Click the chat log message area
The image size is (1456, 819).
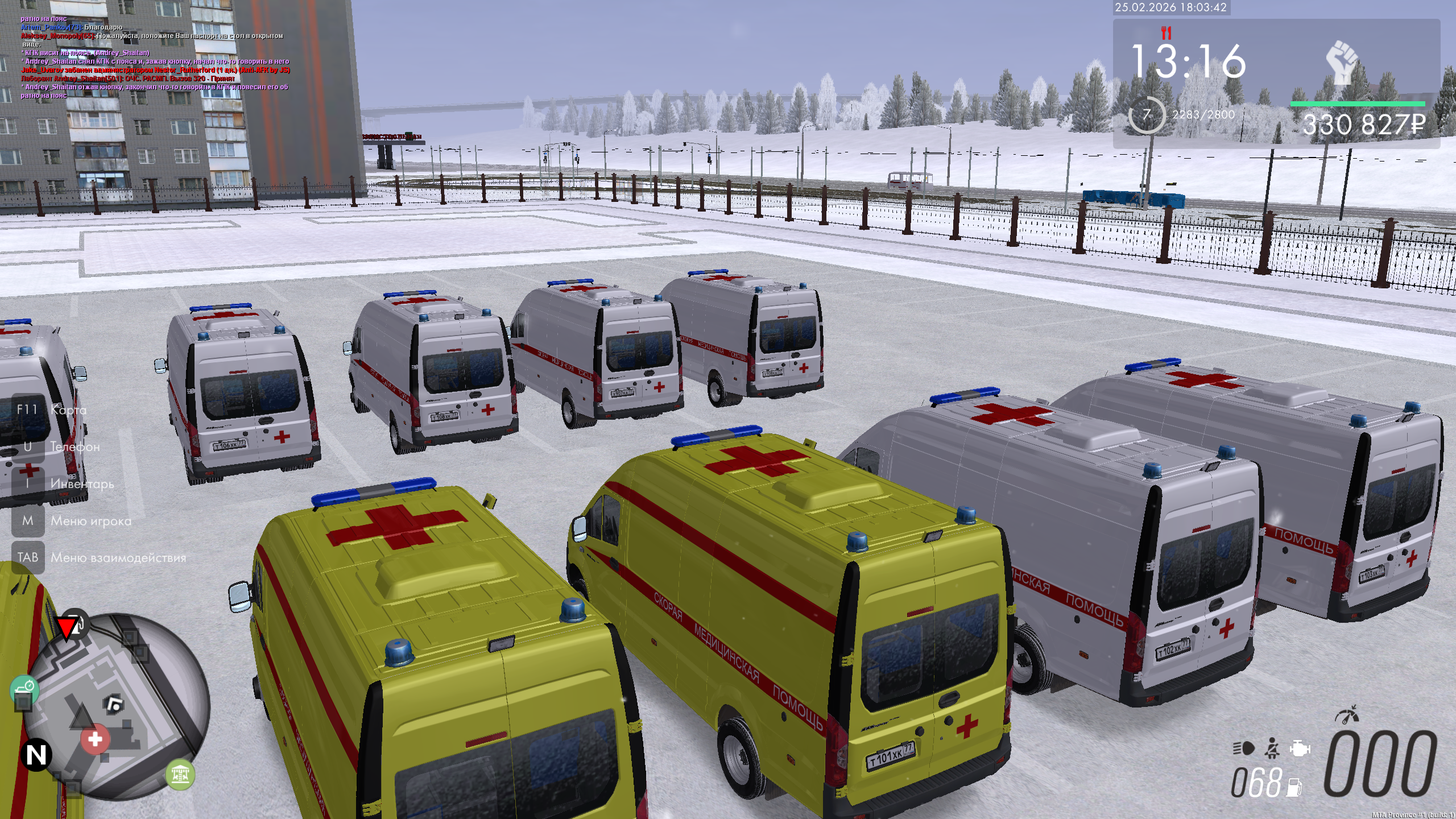pos(155,57)
